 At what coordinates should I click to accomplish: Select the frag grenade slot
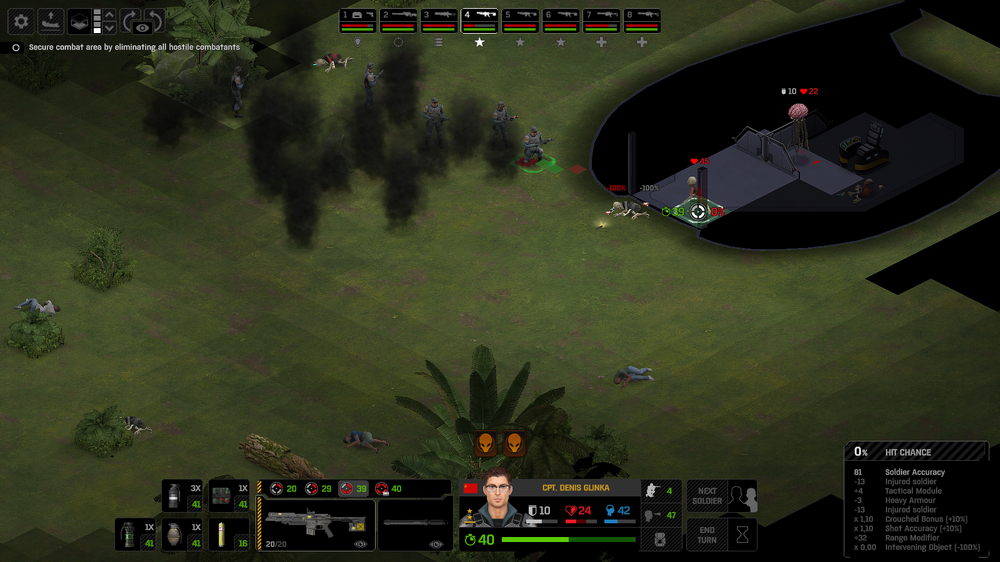coord(182,534)
